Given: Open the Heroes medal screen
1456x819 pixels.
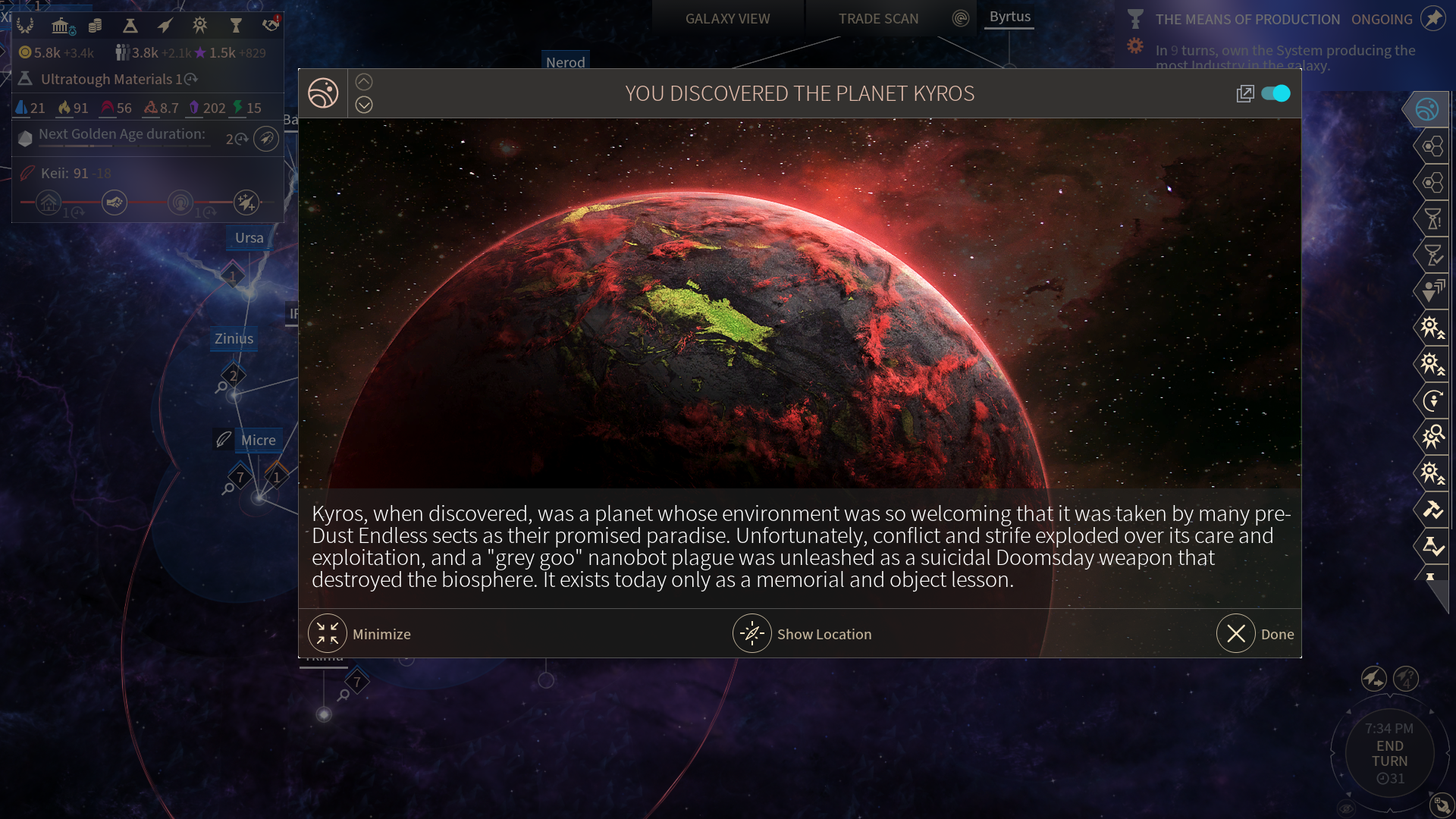Looking at the screenshot, I should (200, 26).
